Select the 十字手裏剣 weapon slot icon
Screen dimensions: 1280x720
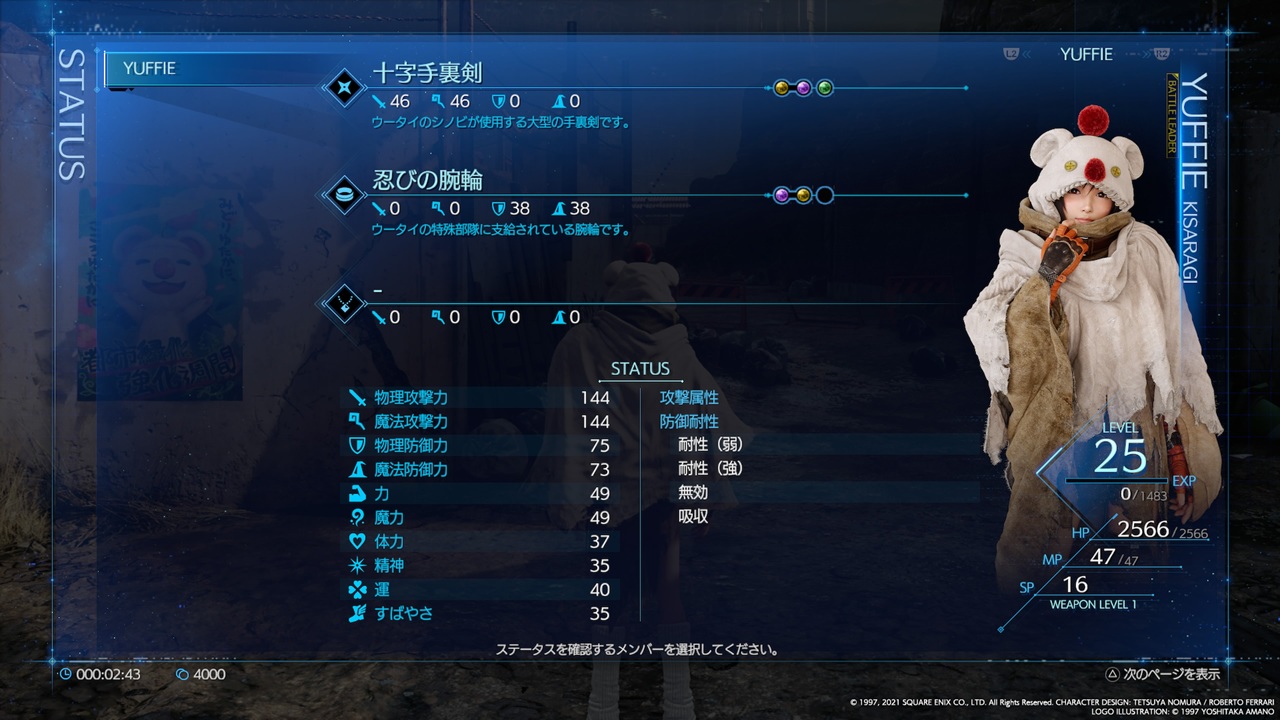(343, 88)
